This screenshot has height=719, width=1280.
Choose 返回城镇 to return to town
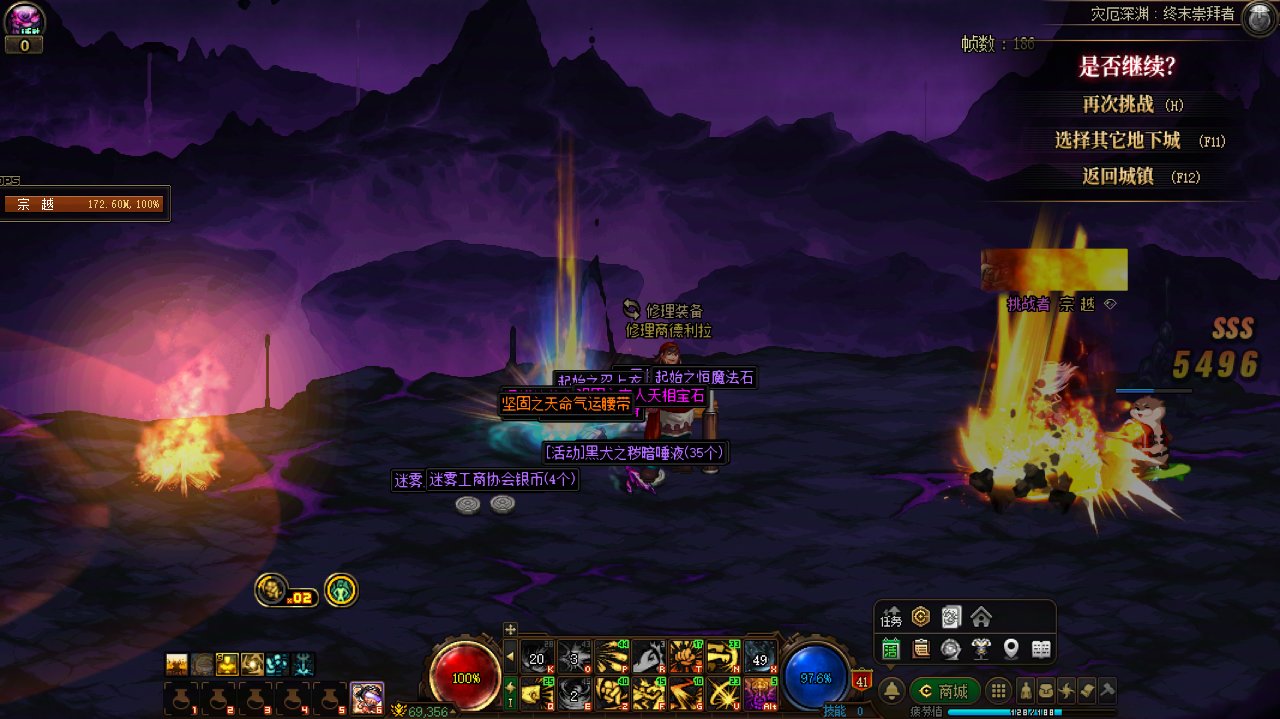1117,176
